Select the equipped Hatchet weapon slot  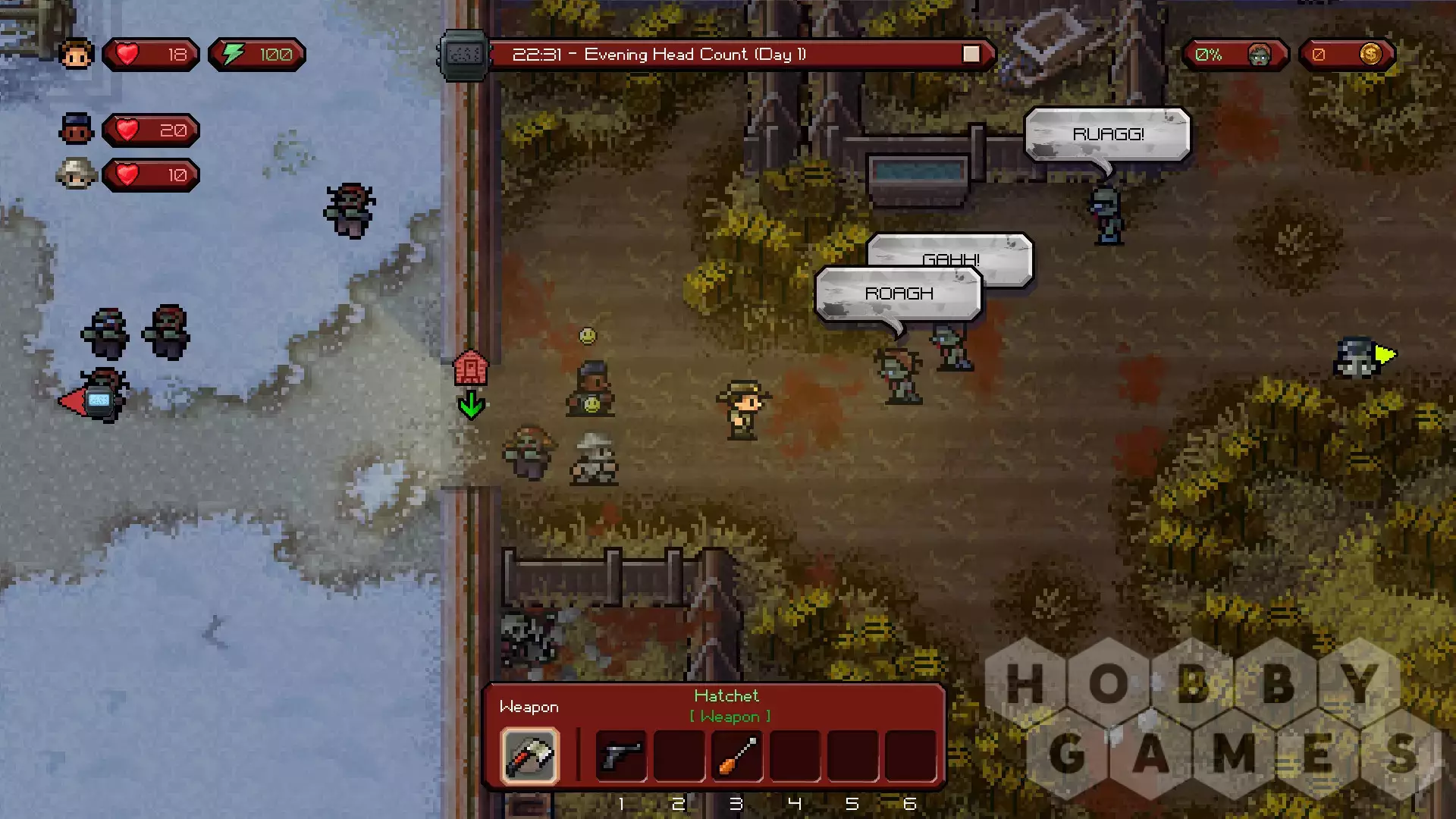coord(529,755)
